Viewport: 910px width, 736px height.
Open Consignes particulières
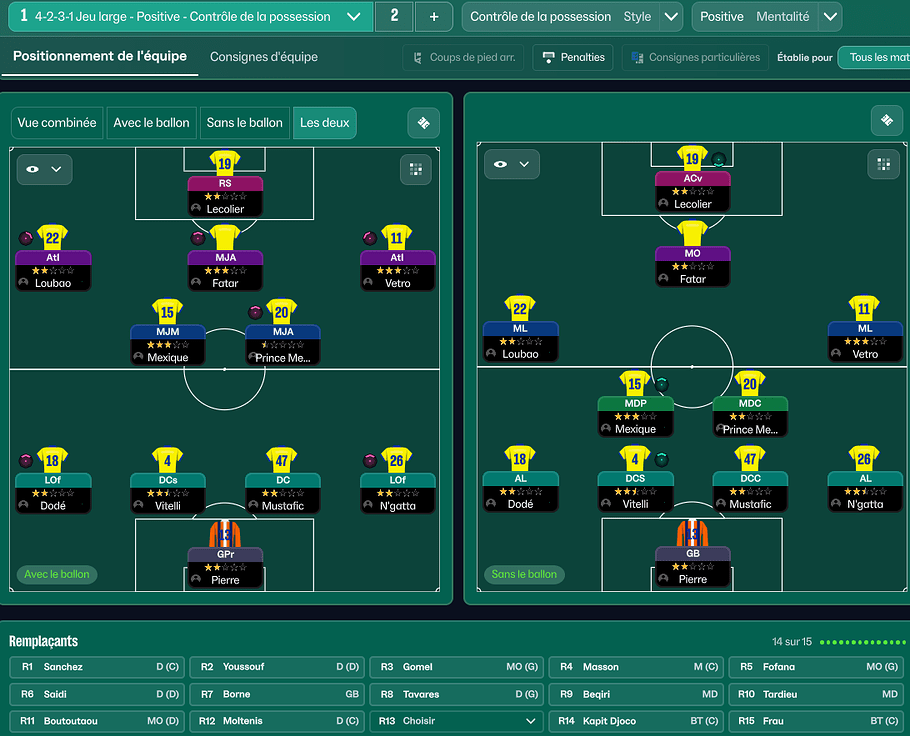point(695,58)
